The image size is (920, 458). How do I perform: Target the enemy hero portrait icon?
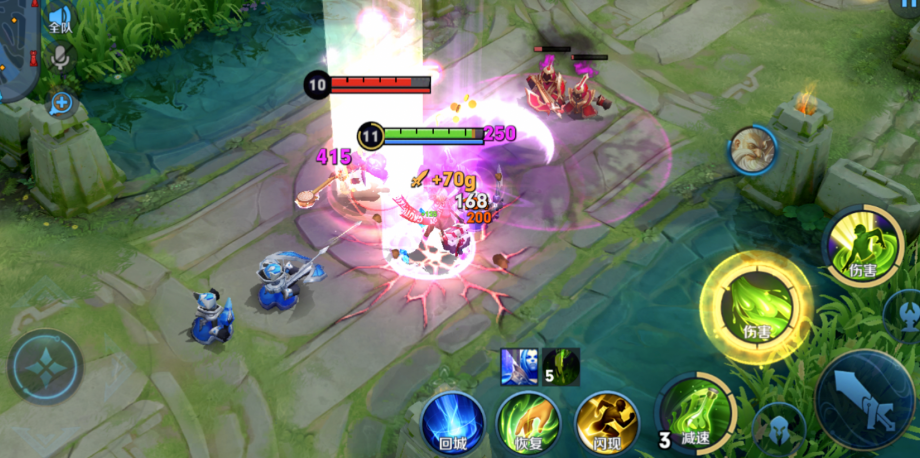(752, 151)
